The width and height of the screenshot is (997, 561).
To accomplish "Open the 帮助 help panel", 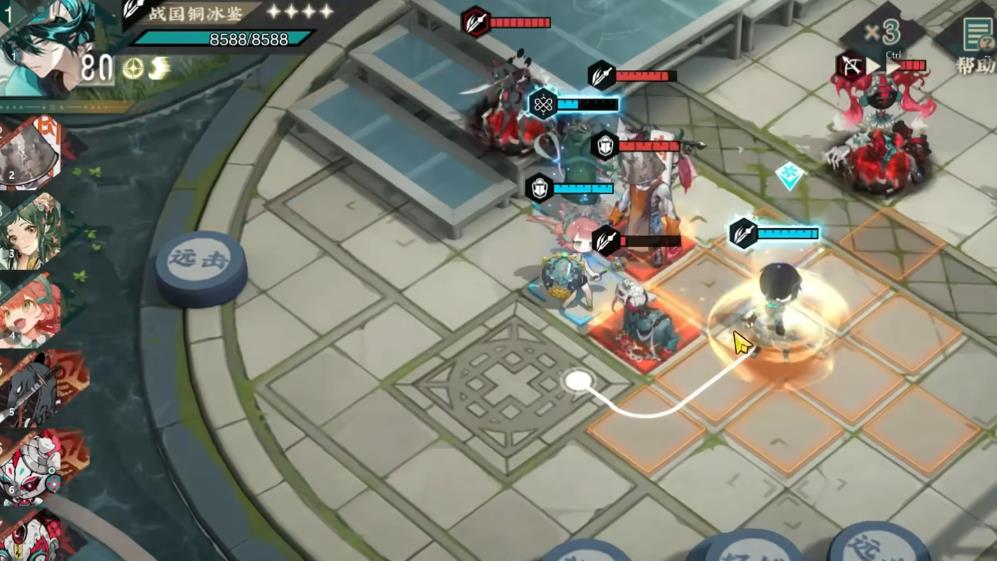I will tap(975, 45).
